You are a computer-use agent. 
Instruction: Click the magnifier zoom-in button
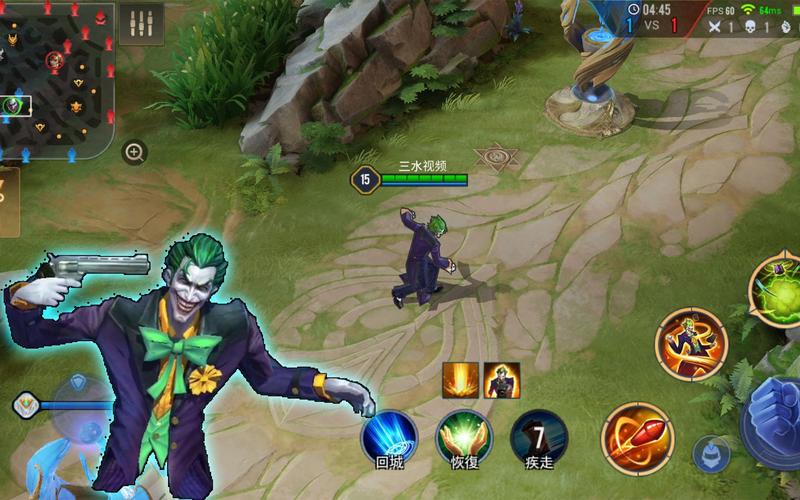pyautogui.click(x=134, y=152)
